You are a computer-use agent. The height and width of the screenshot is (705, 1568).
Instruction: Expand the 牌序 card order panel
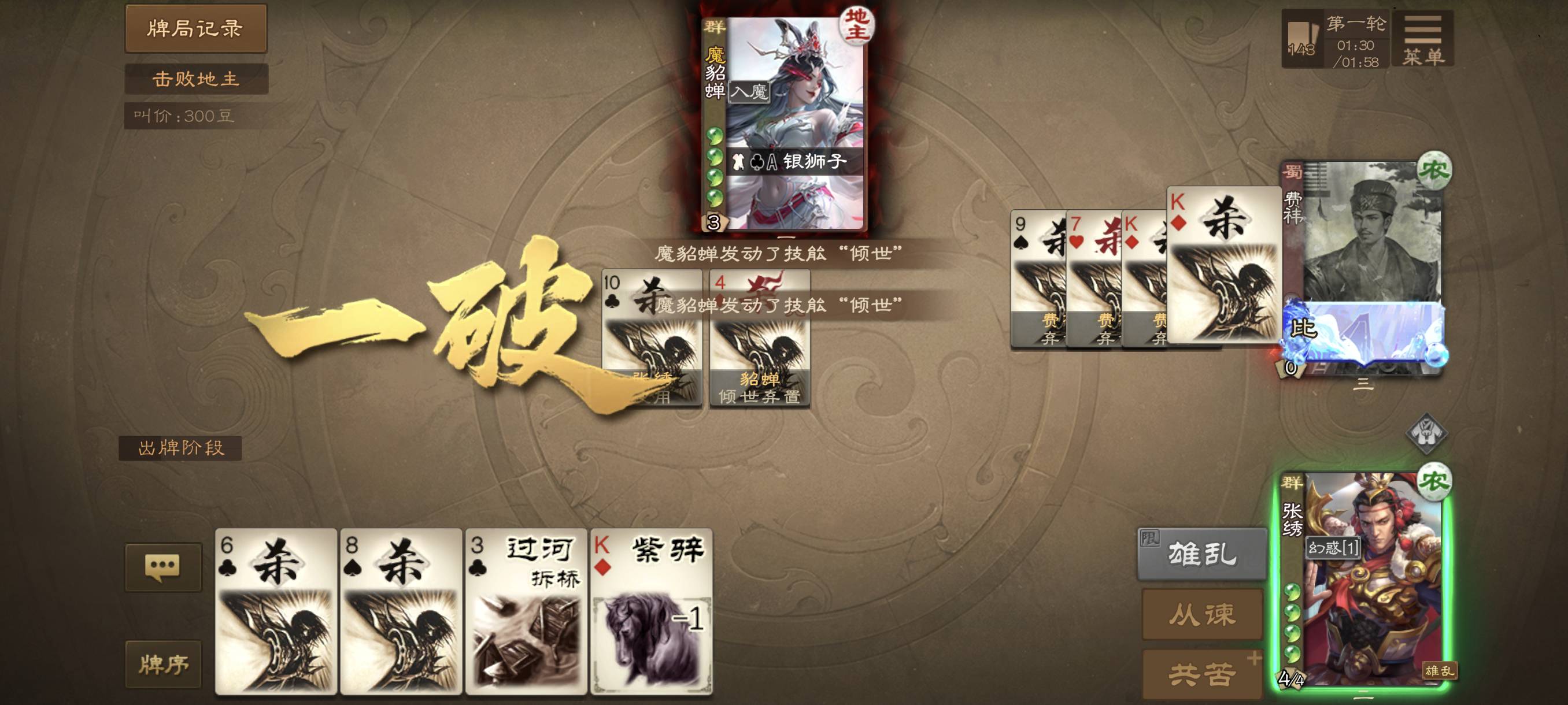[163, 663]
